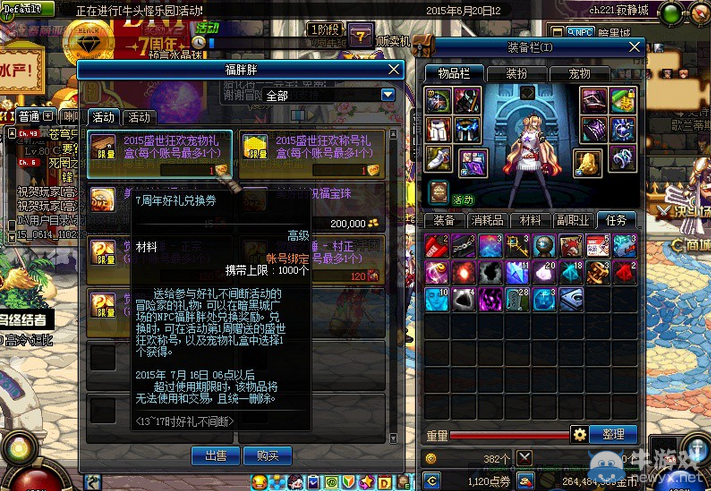Viewport: 711px width, 491px height.
Task: Click the gear icon beside 整理
Action: (579, 434)
